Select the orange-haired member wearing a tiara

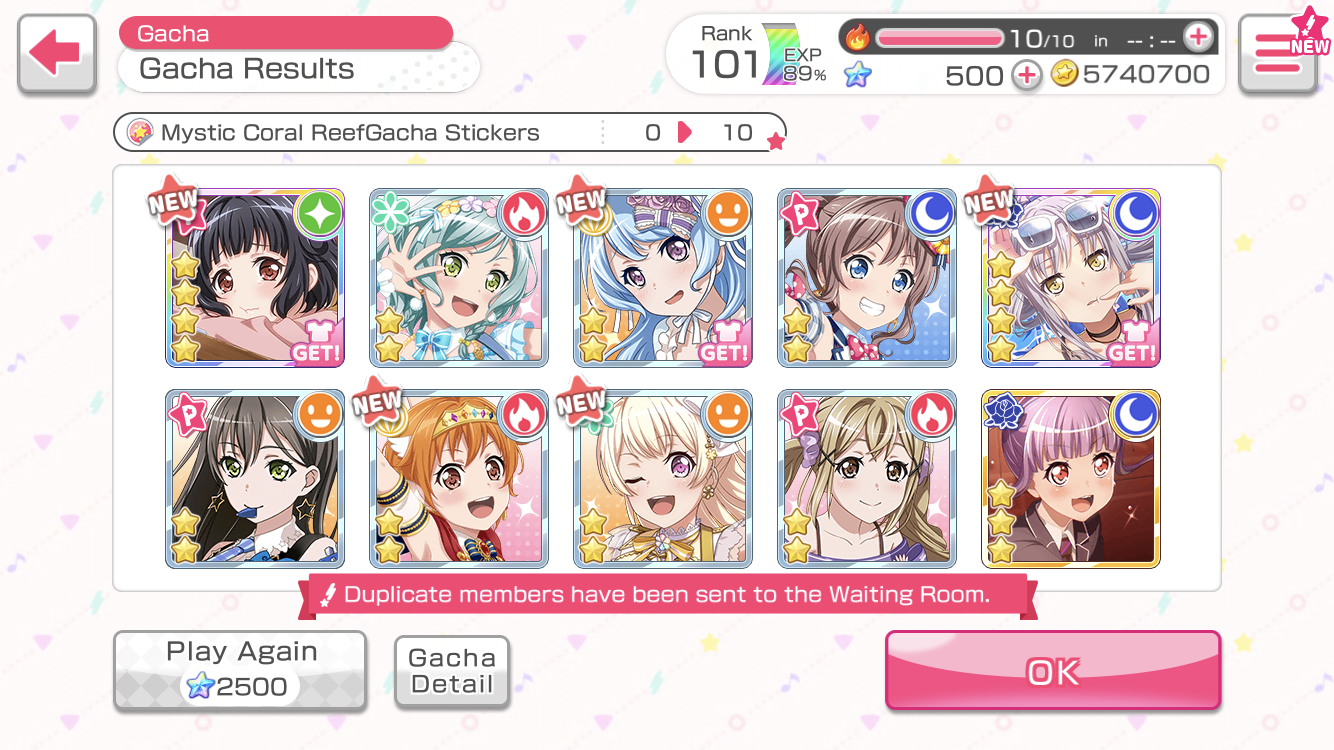click(459, 479)
